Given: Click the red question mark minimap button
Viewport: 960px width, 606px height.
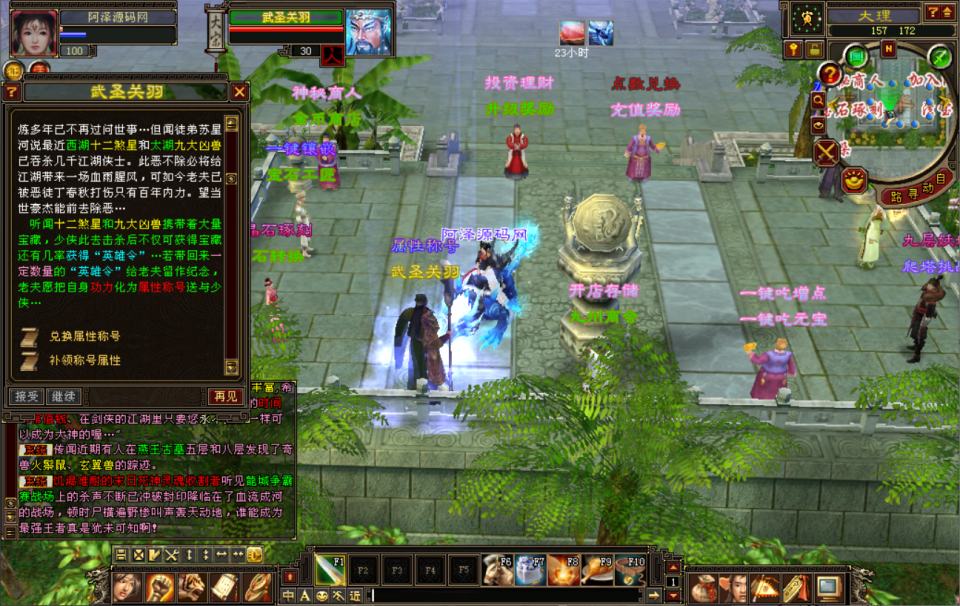Looking at the screenshot, I should (x=829, y=73).
